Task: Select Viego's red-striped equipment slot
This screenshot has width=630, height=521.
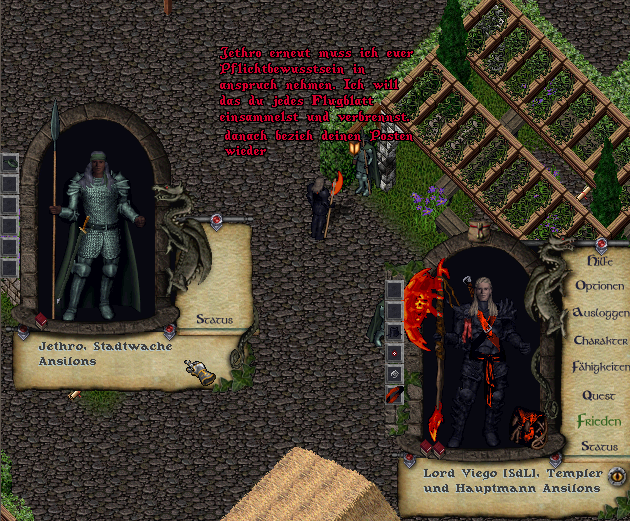Action: click(394, 393)
